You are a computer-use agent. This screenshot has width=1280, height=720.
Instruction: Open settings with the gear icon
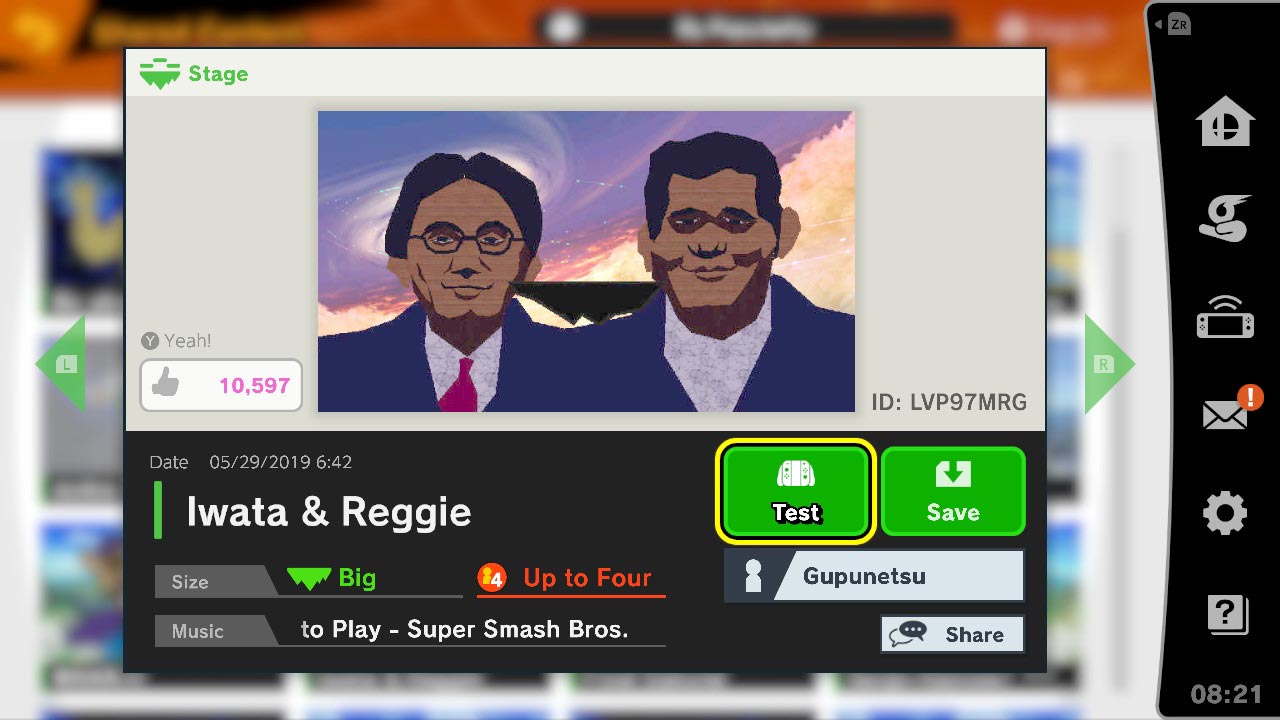(1225, 512)
